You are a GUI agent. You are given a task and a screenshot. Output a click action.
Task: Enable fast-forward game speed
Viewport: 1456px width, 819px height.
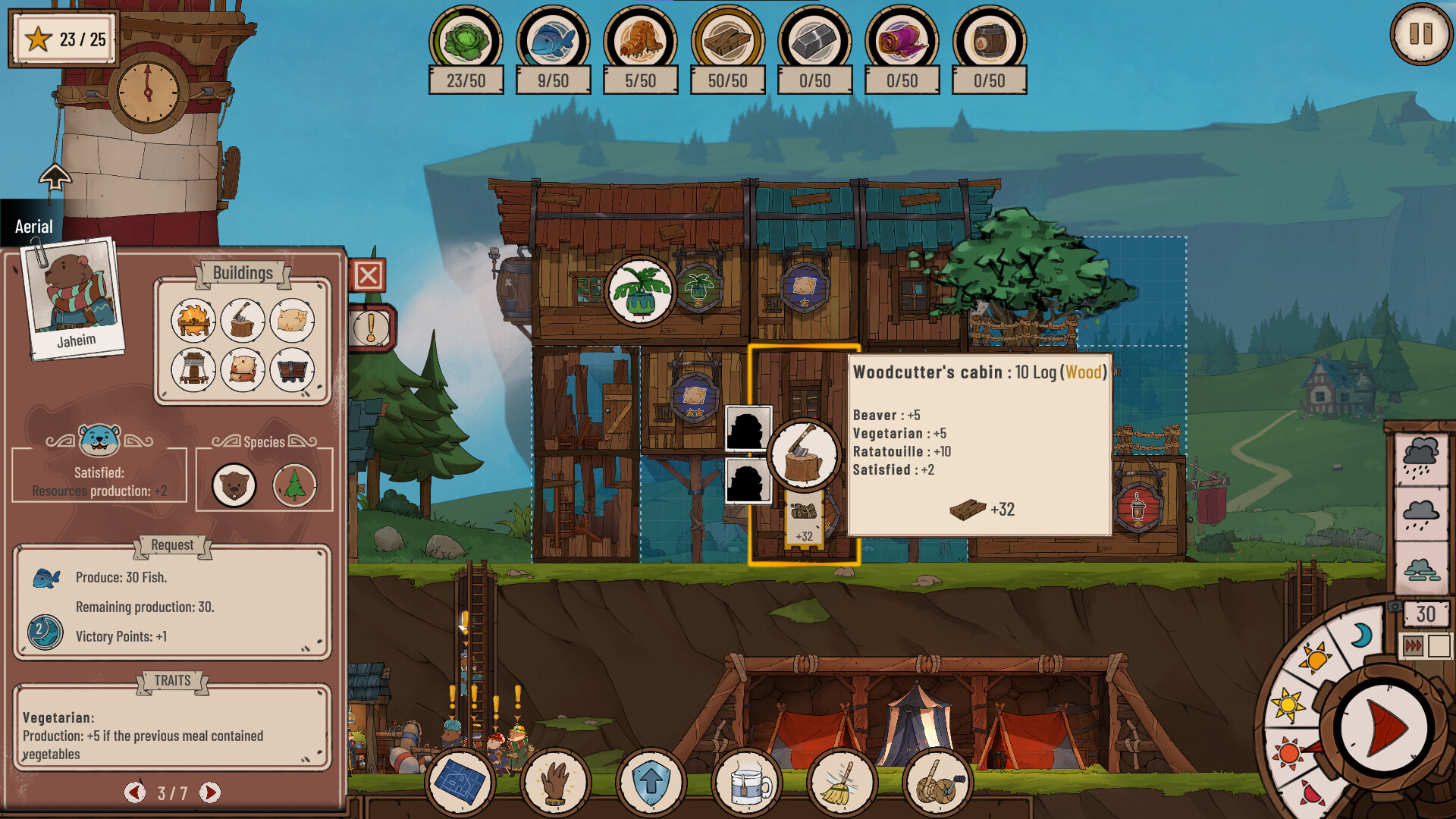pyautogui.click(x=1413, y=647)
